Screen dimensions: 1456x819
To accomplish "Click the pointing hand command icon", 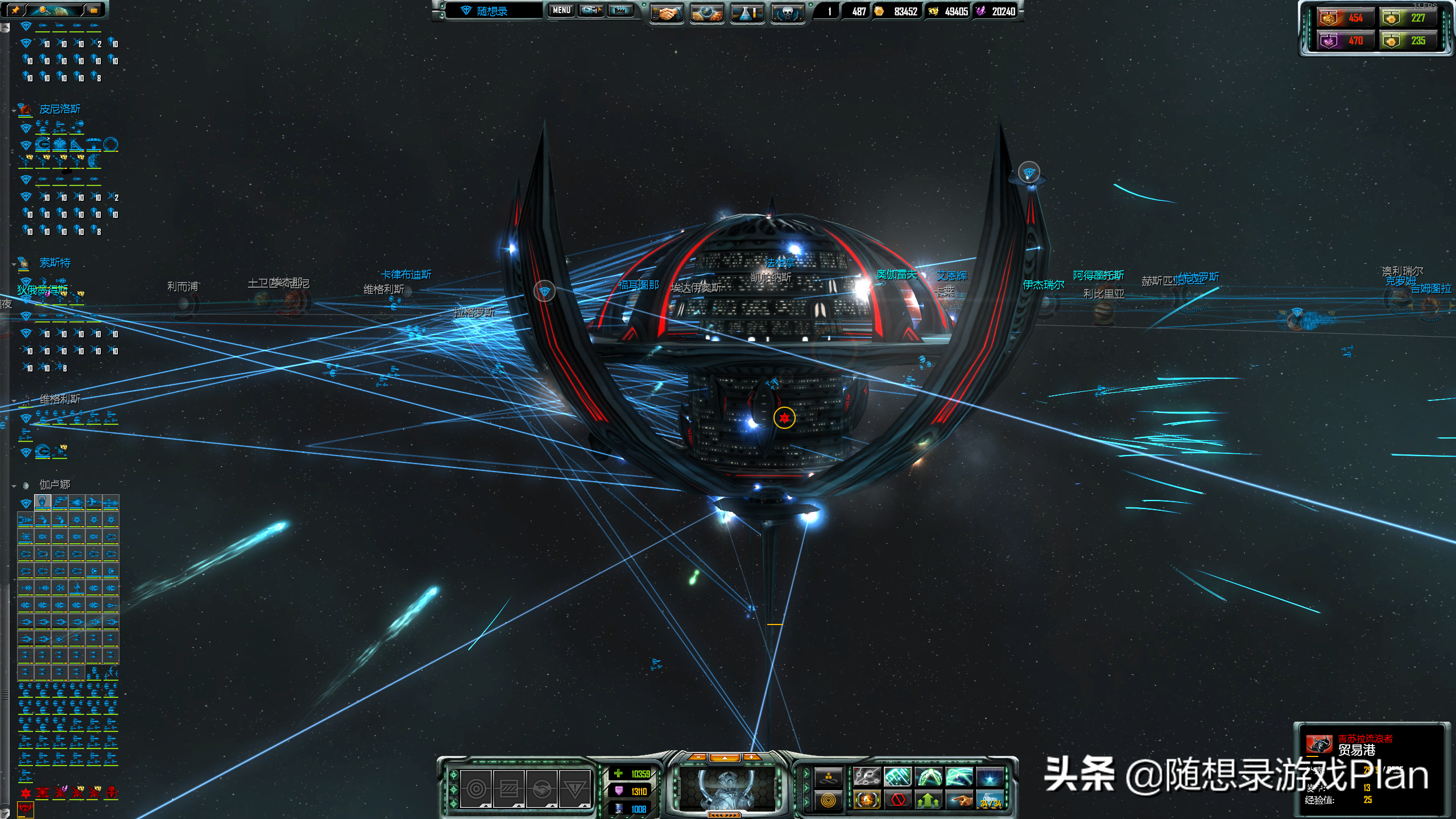I will coord(959,800).
